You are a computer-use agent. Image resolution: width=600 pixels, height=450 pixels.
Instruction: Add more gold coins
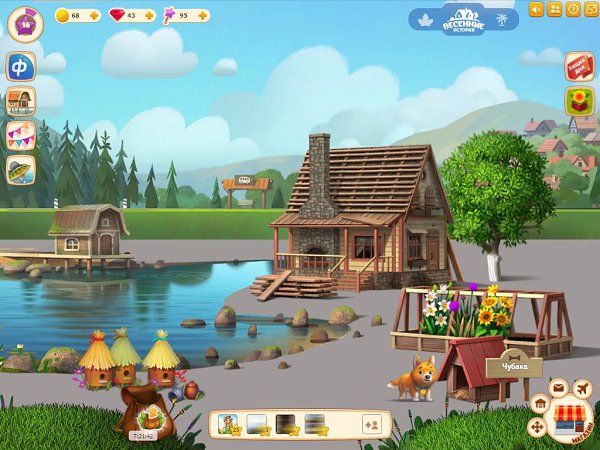[x=94, y=16]
